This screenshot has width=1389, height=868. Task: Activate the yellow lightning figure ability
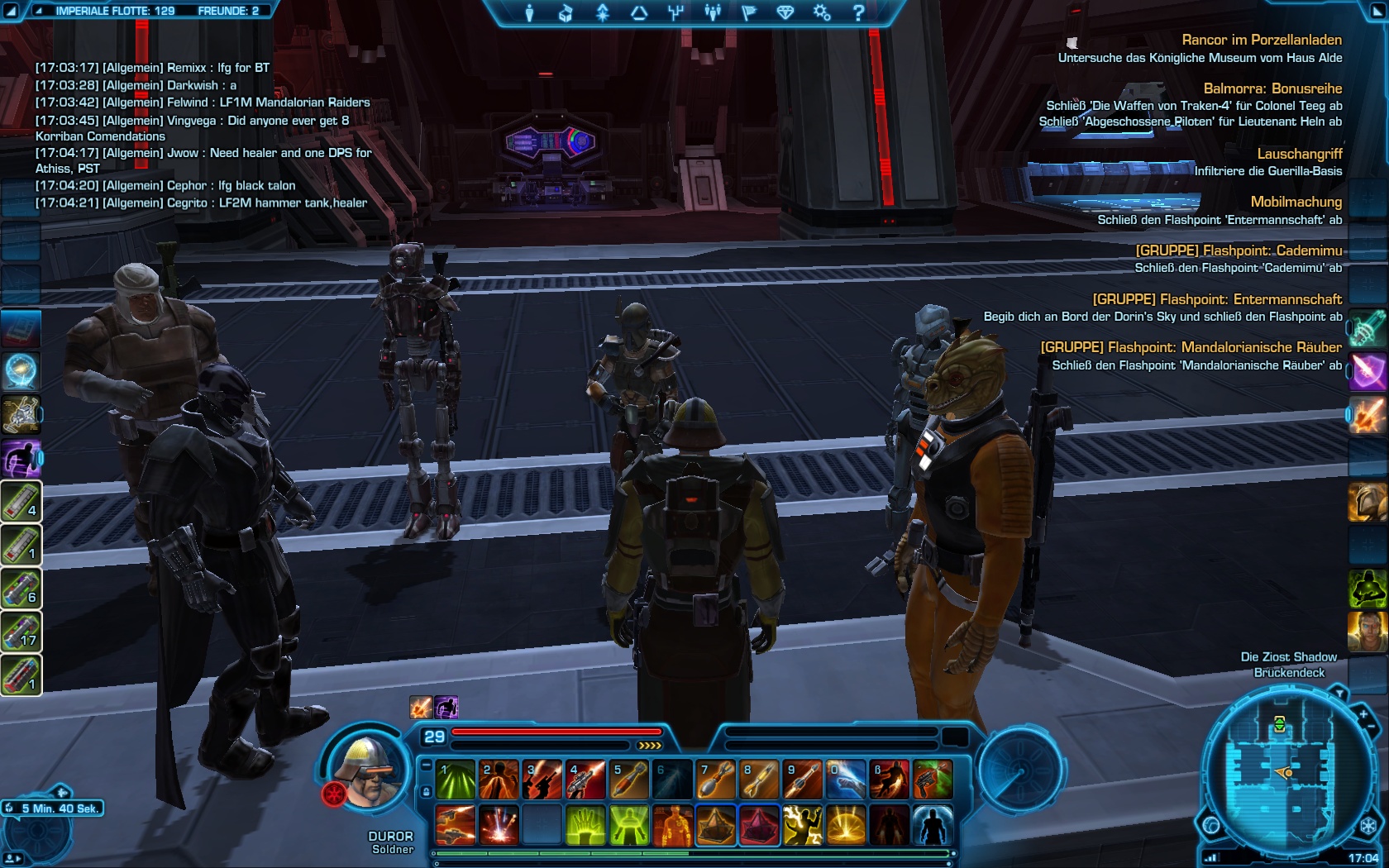click(802, 825)
